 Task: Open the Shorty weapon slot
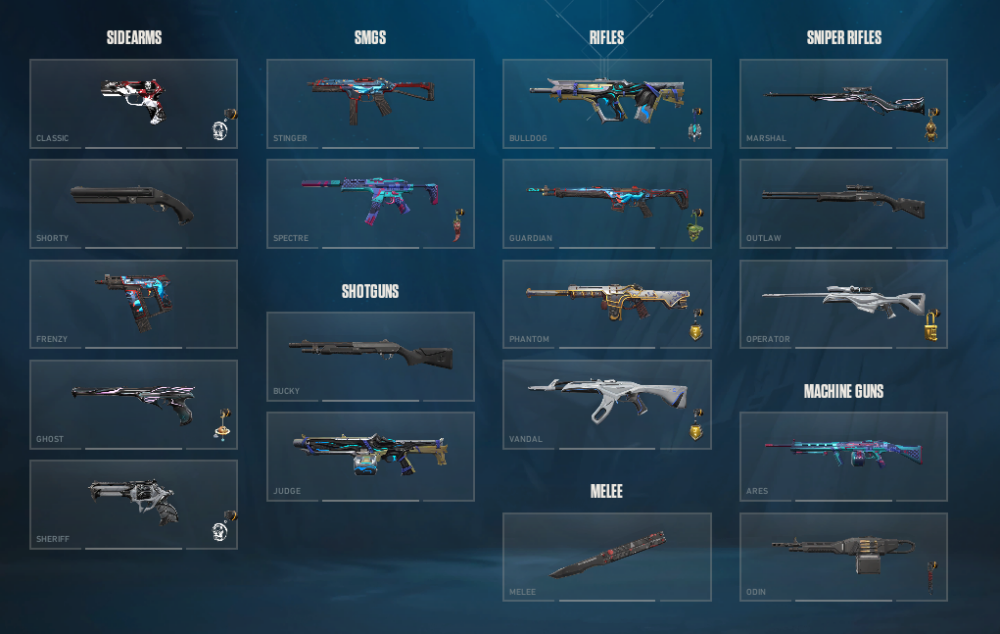pos(133,203)
